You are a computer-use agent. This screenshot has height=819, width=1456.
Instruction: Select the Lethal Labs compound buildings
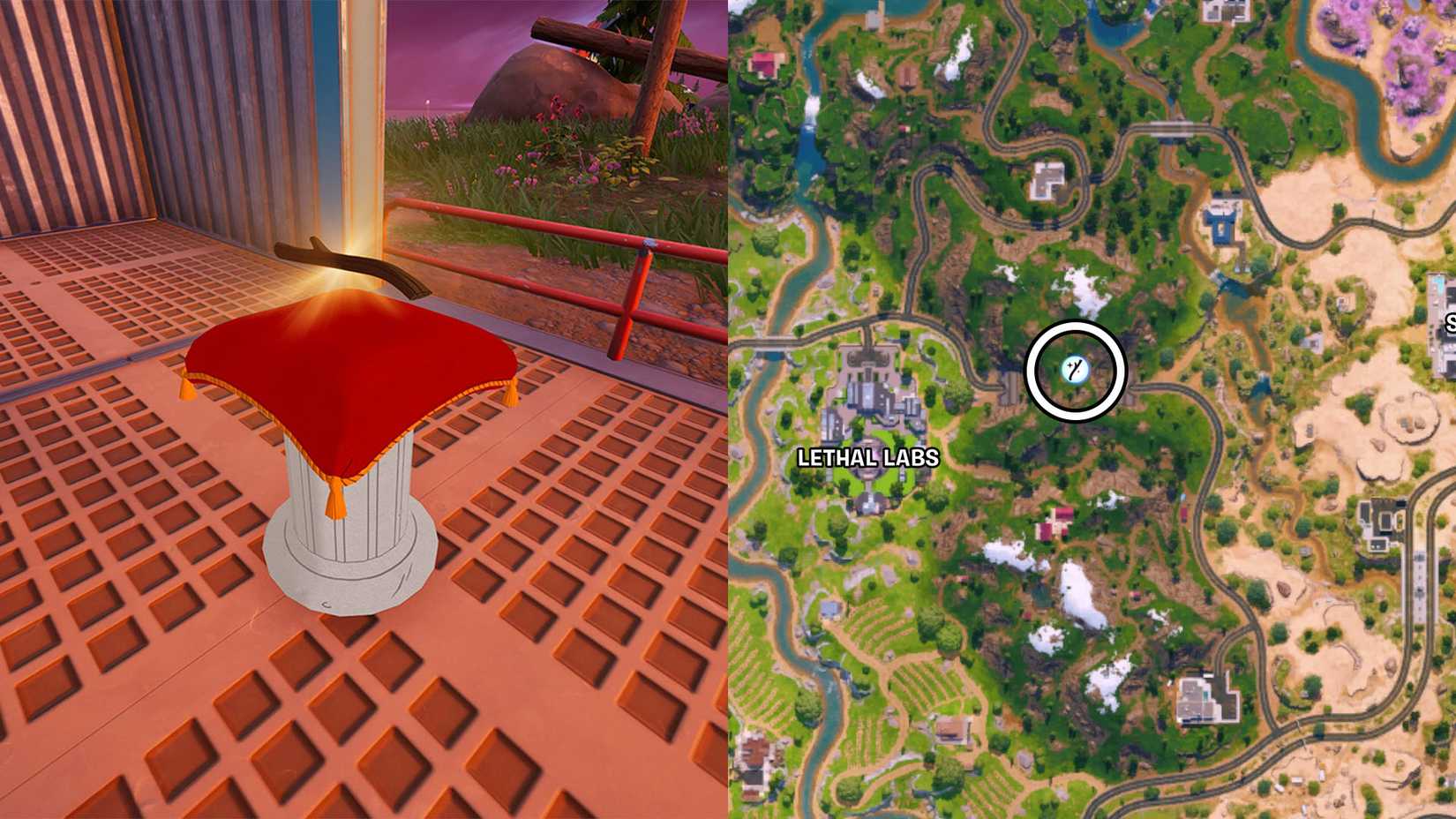pos(869,393)
